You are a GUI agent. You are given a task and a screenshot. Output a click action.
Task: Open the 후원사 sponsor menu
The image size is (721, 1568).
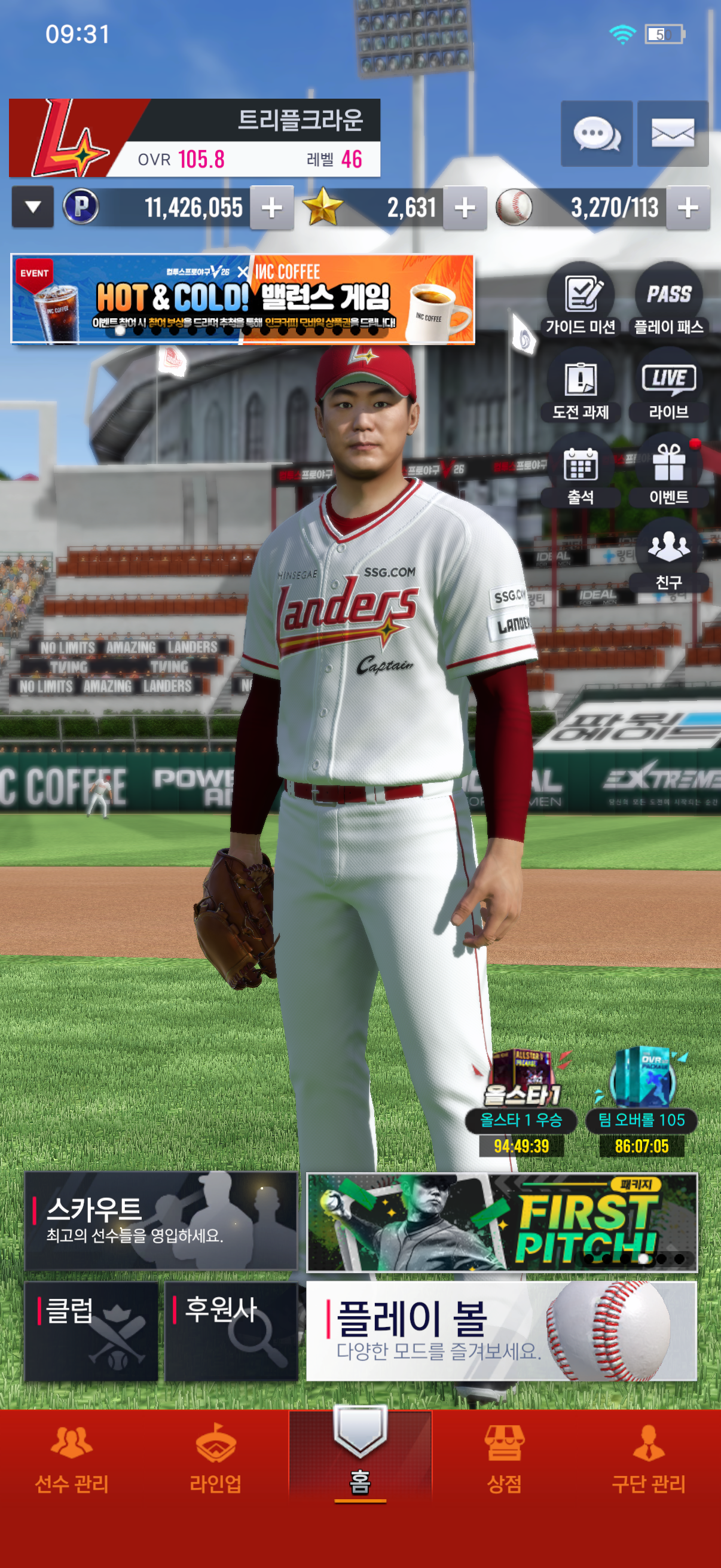(231, 1331)
